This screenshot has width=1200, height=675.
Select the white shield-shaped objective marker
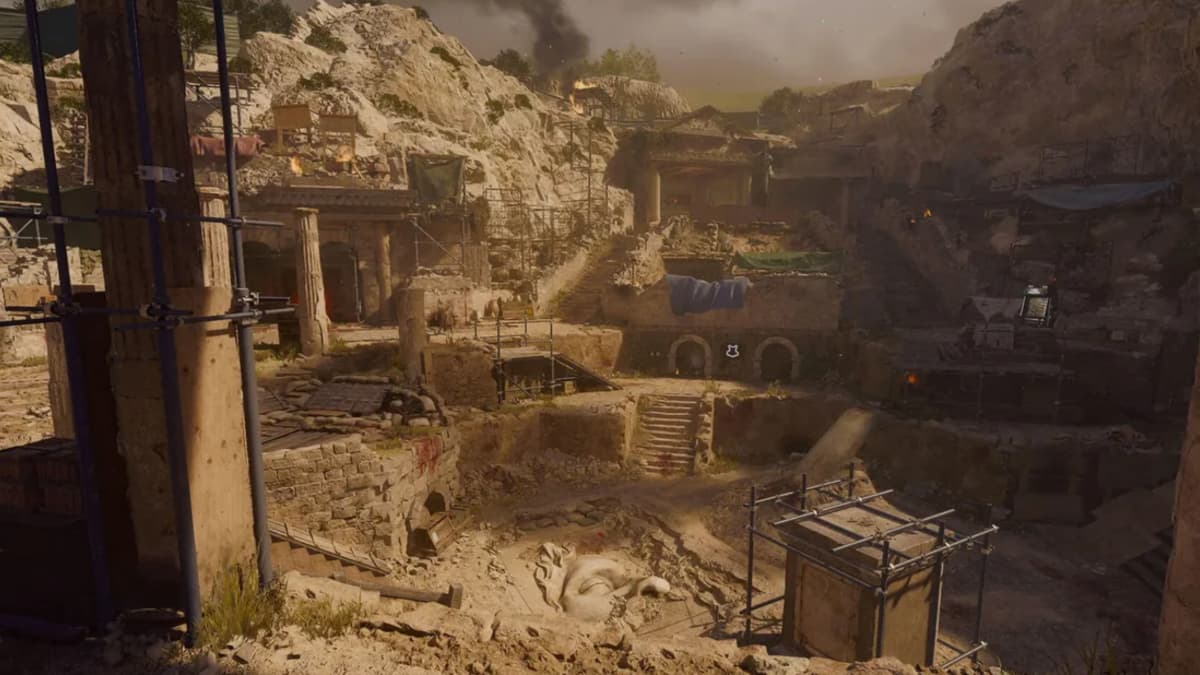(x=732, y=350)
